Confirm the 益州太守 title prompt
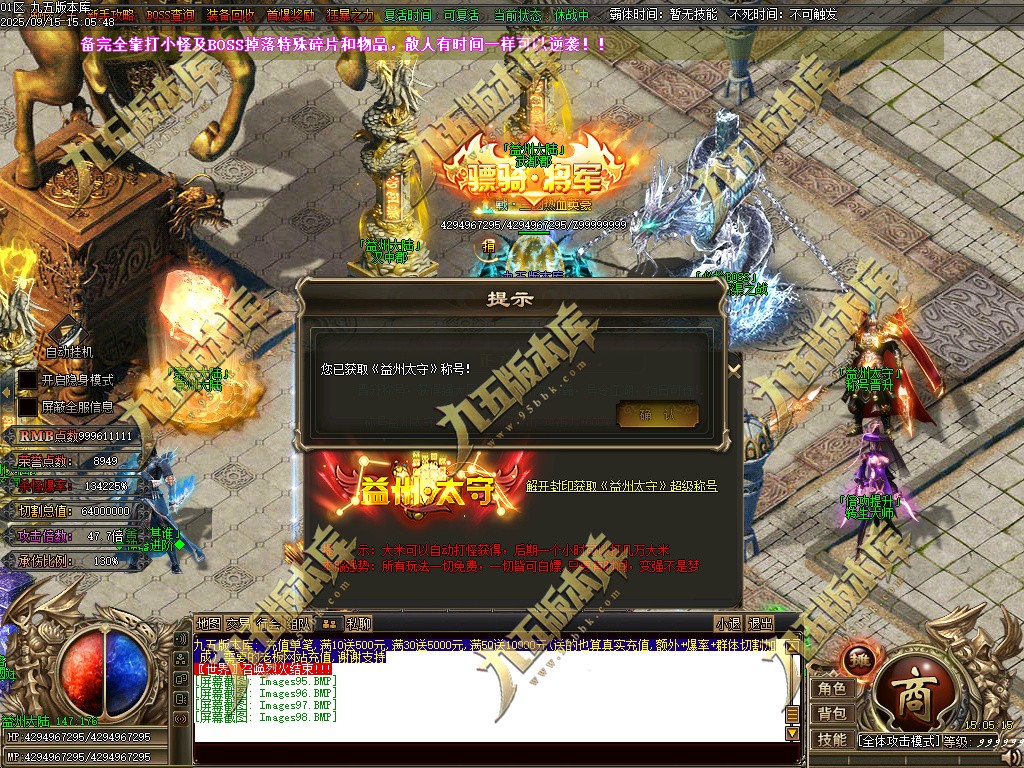The height and width of the screenshot is (768, 1024). tap(657, 415)
